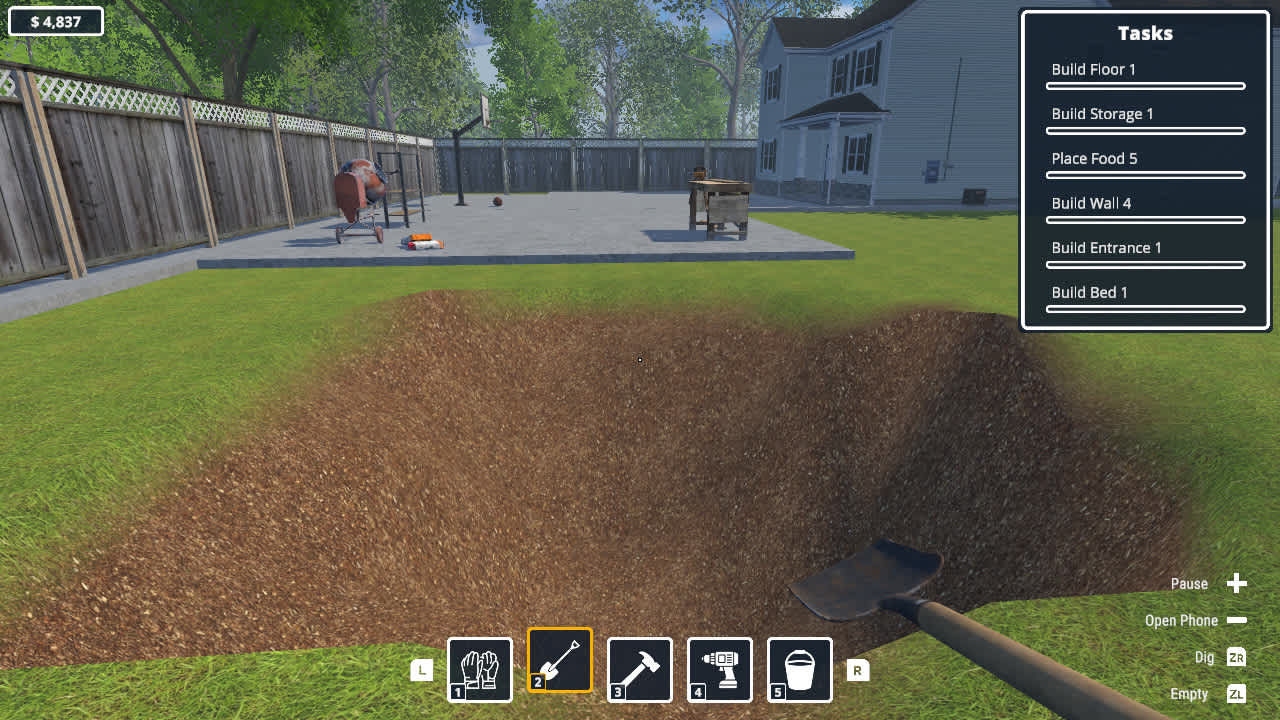This screenshot has height=720, width=1280.
Task: Click the Build Floor 1 progress bar
Action: pos(1145,86)
